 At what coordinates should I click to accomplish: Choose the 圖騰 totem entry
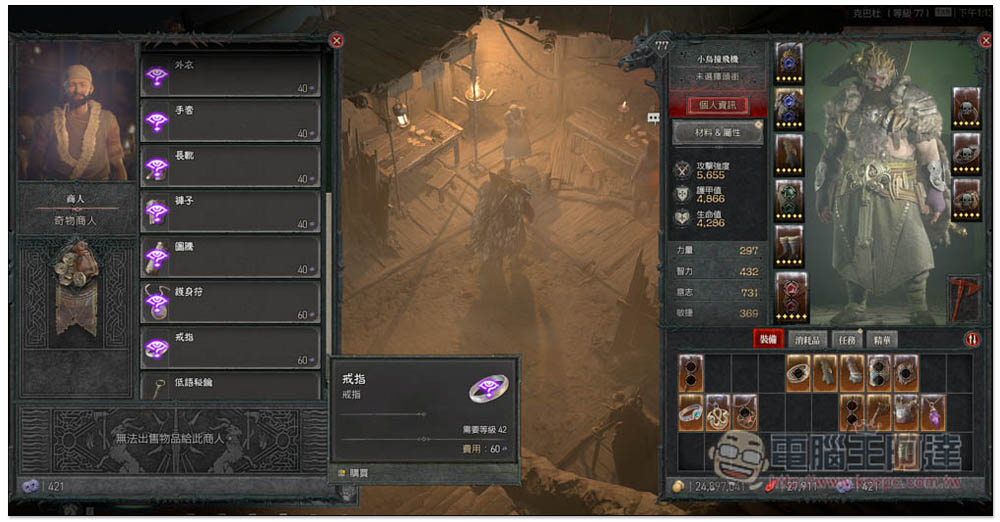coord(230,256)
